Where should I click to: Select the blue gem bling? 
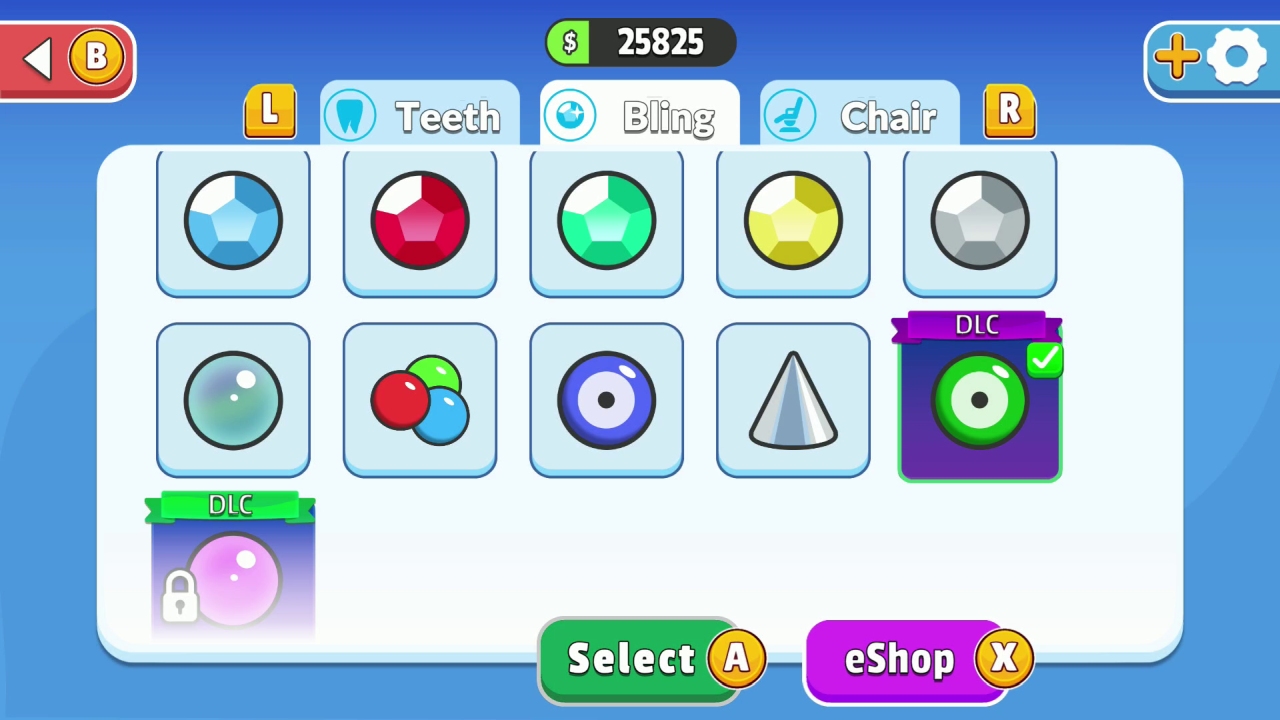(233, 220)
